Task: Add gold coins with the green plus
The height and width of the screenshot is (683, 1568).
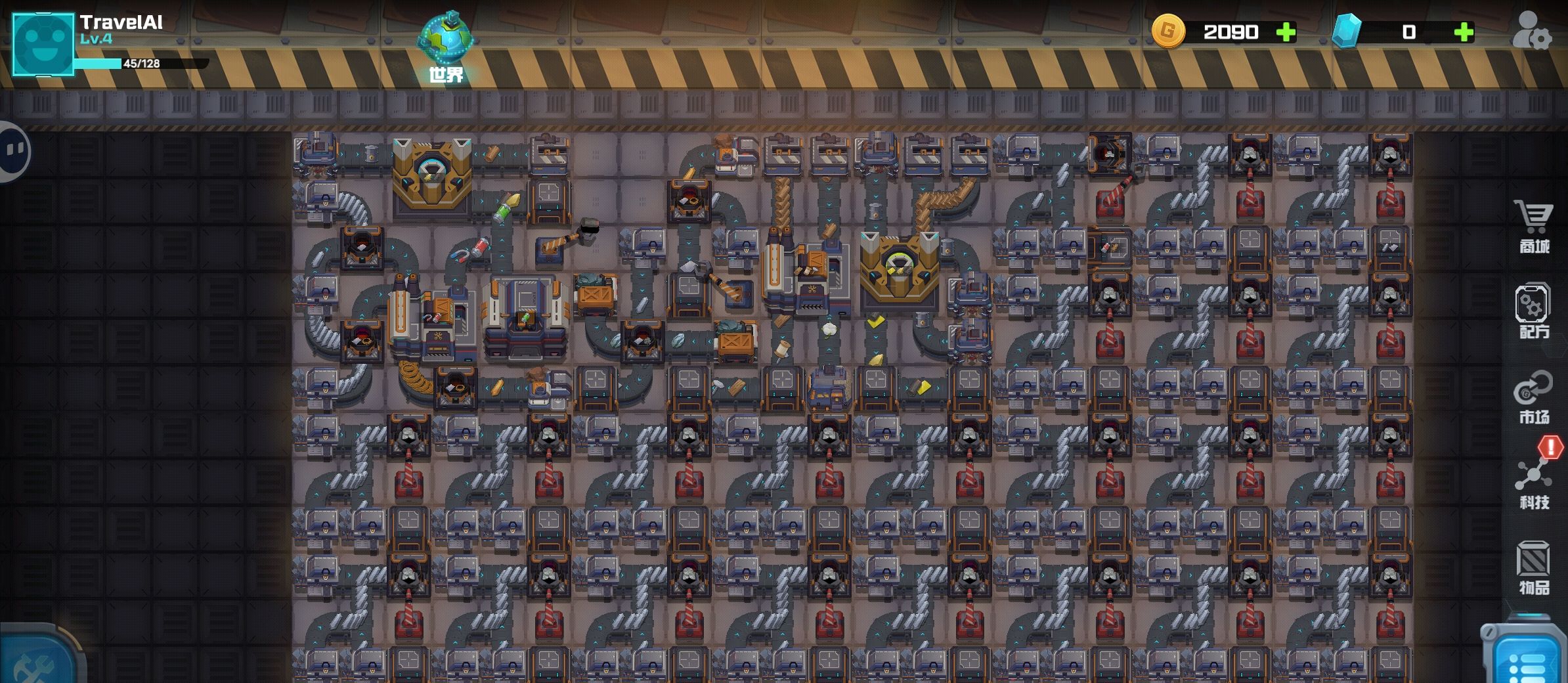Action: point(1286,32)
